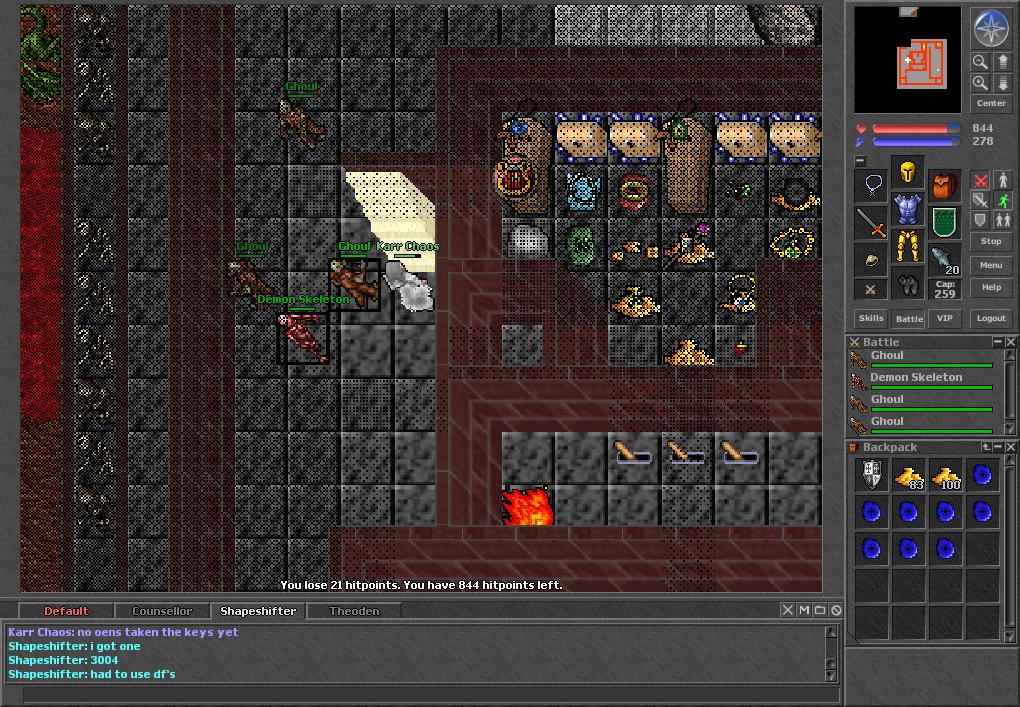The image size is (1020, 707).
Task: Switch to the Theoden chat tab
Action: coord(354,611)
